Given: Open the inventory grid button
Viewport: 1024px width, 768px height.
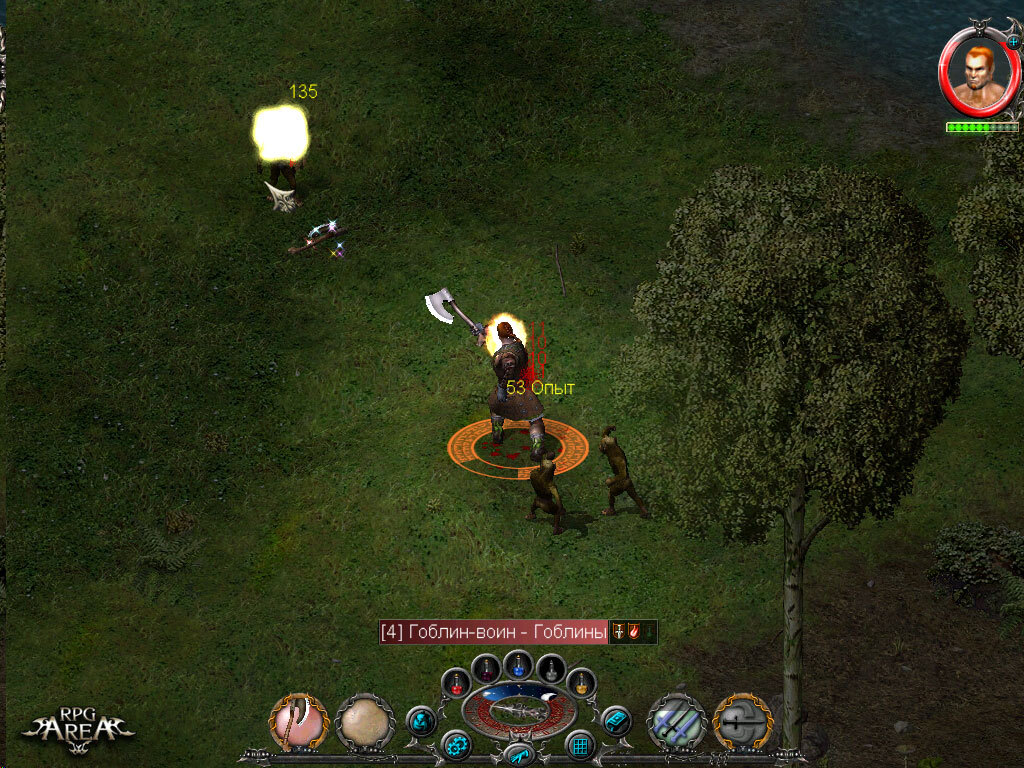Looking at the screenshot, I should [580, 744].
